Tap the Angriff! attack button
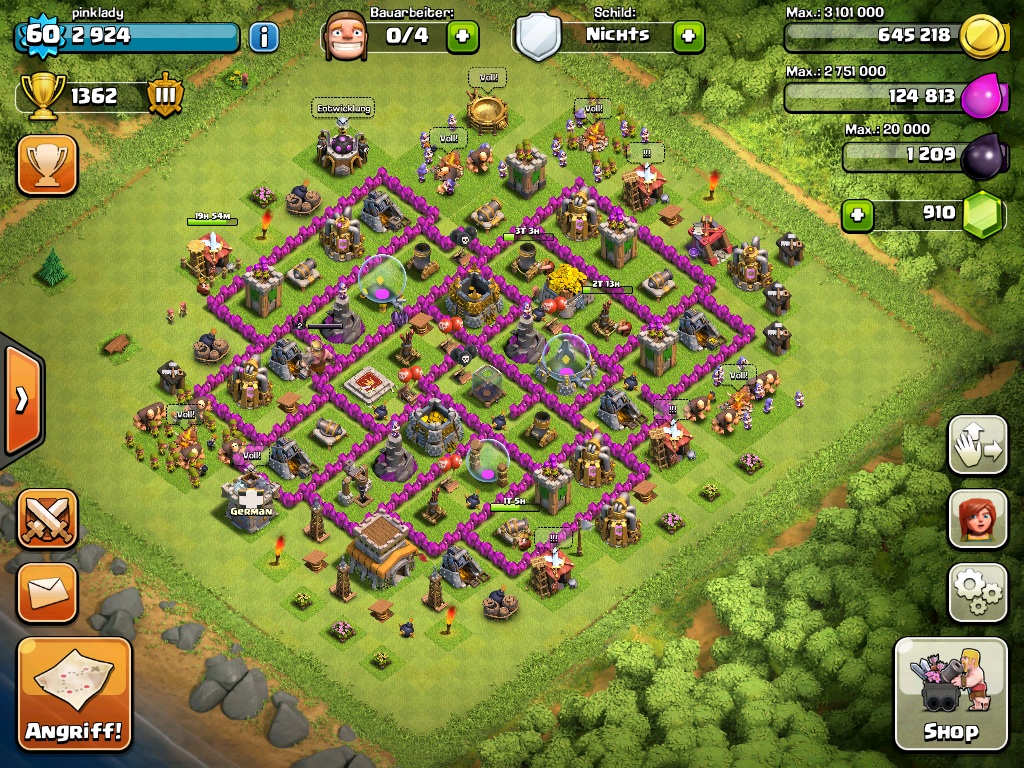The width and height of the screenshot is (1024, 768). tap(75, 693)
